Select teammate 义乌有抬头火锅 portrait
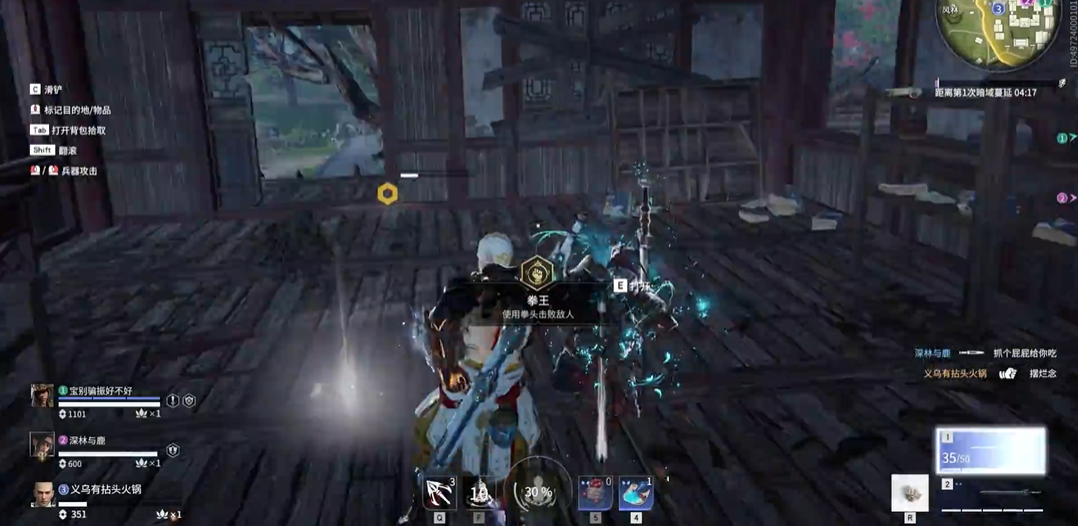The image size is (1078, 526). click(x=42, y=494)
